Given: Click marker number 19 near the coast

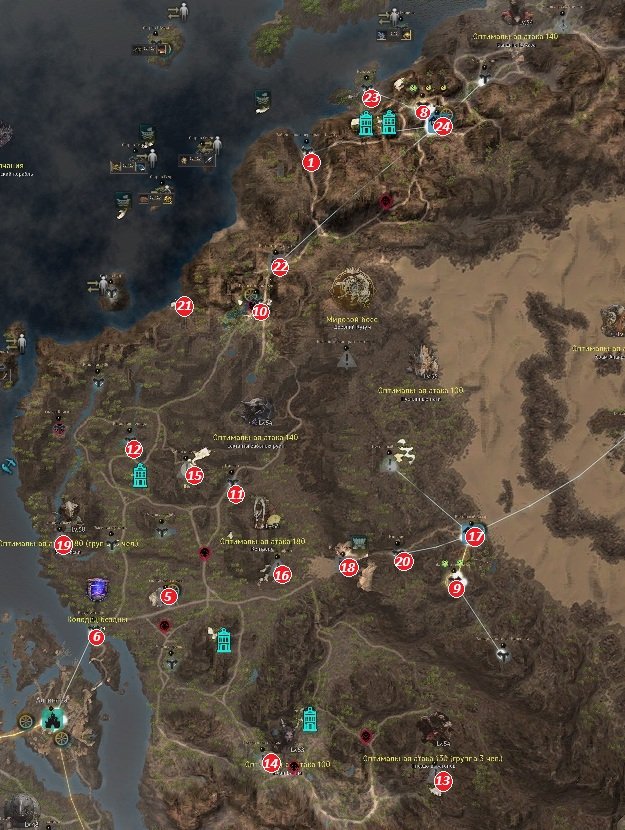Looking at the screenshot, I should tap(64, 545).
